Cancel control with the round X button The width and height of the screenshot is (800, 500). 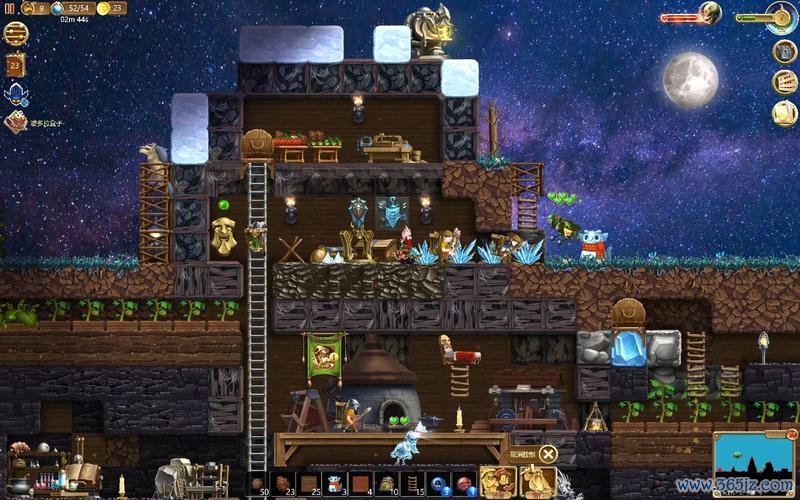(548, 455)
